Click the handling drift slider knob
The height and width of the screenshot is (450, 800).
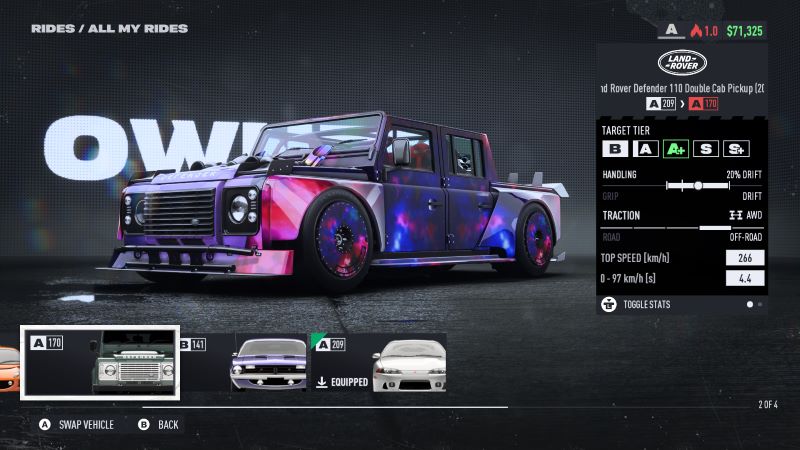point(698,185)
